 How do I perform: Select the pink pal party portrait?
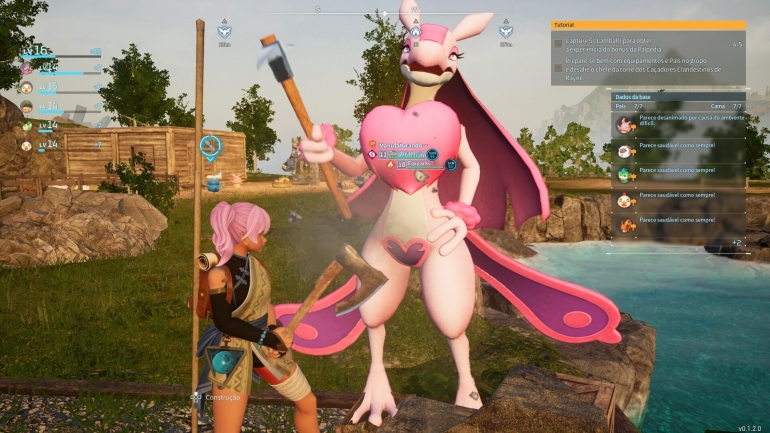(x=27, y=68)
